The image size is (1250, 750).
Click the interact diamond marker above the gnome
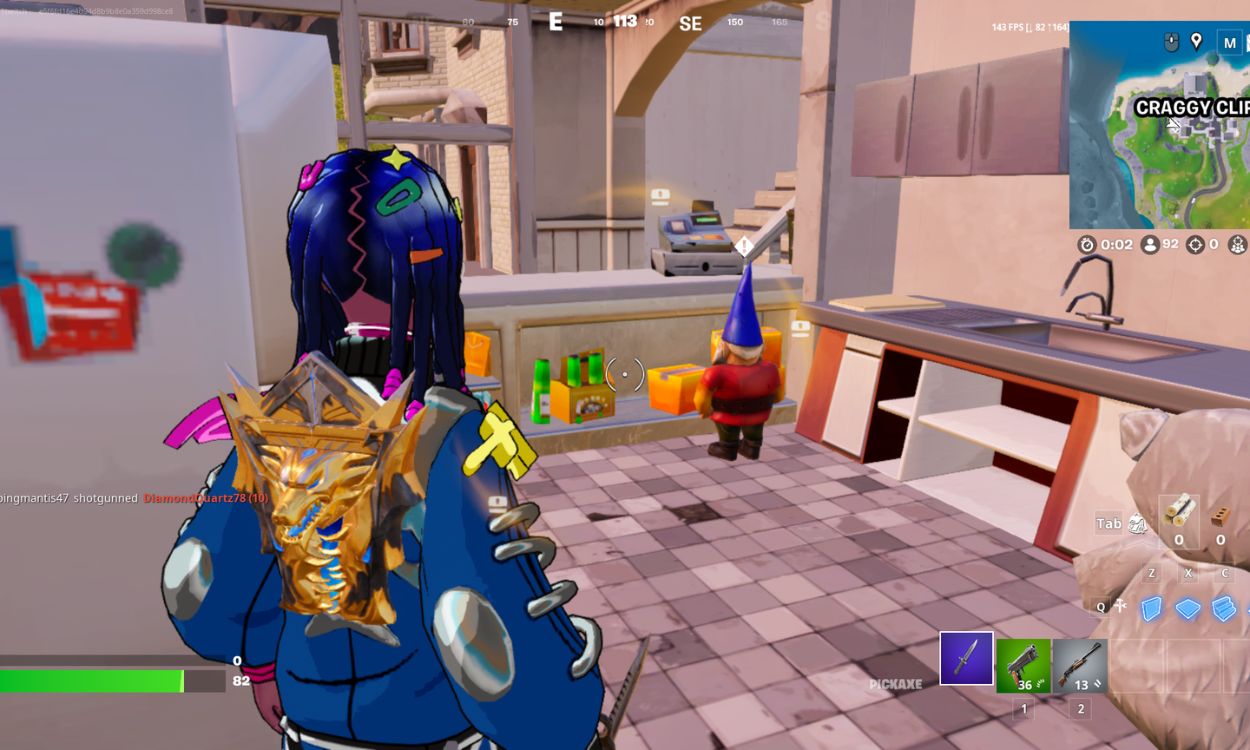pos(743,246)
